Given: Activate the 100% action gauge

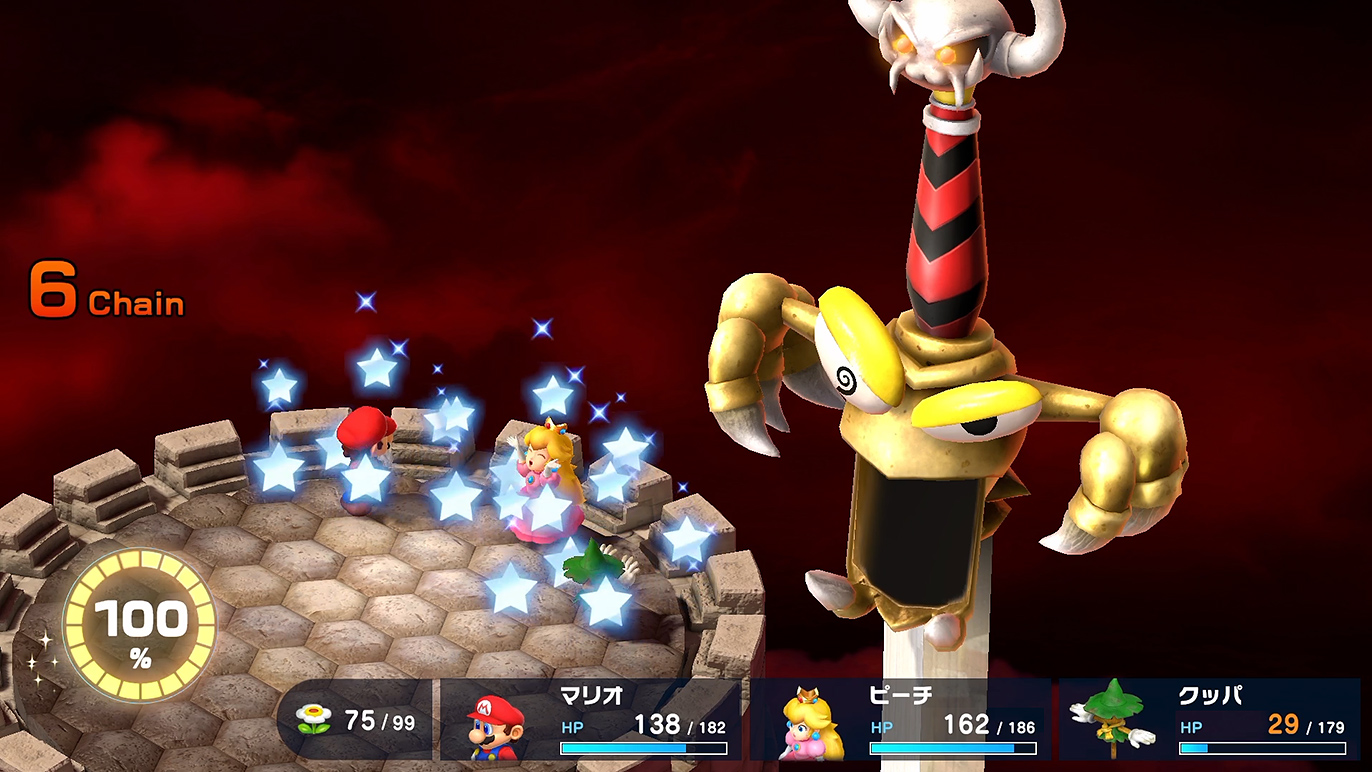Looking at the screenshot, I should click(x=140, y=627).
